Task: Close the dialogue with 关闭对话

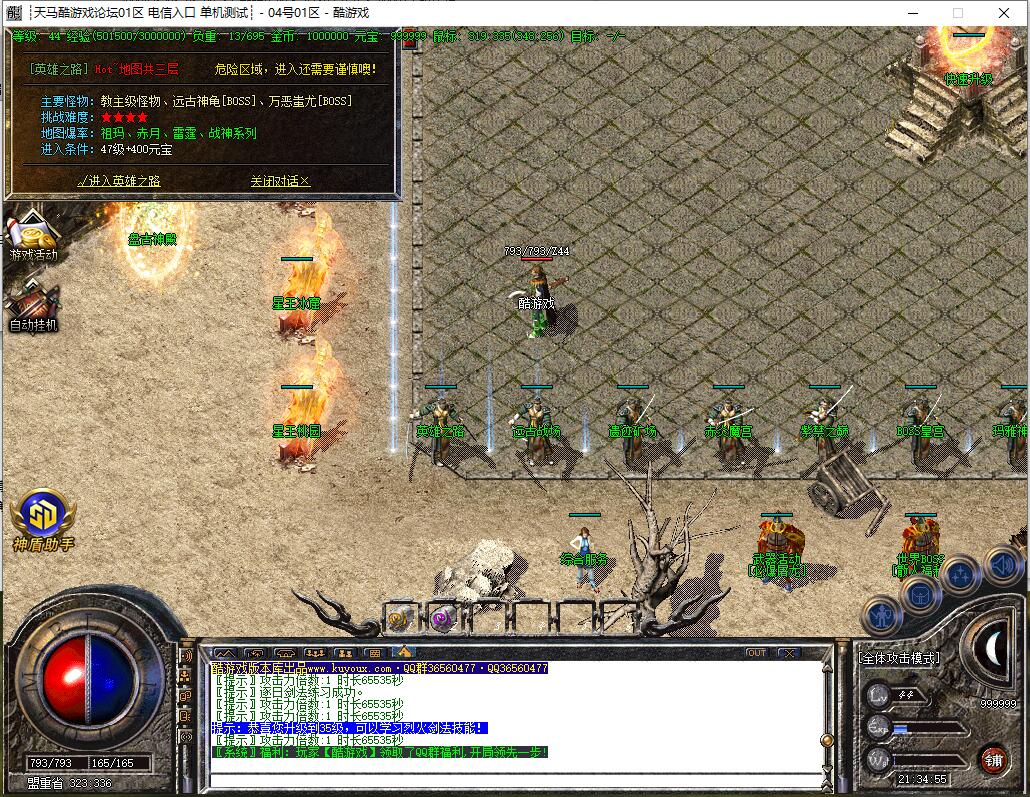Action: (280, 181)
